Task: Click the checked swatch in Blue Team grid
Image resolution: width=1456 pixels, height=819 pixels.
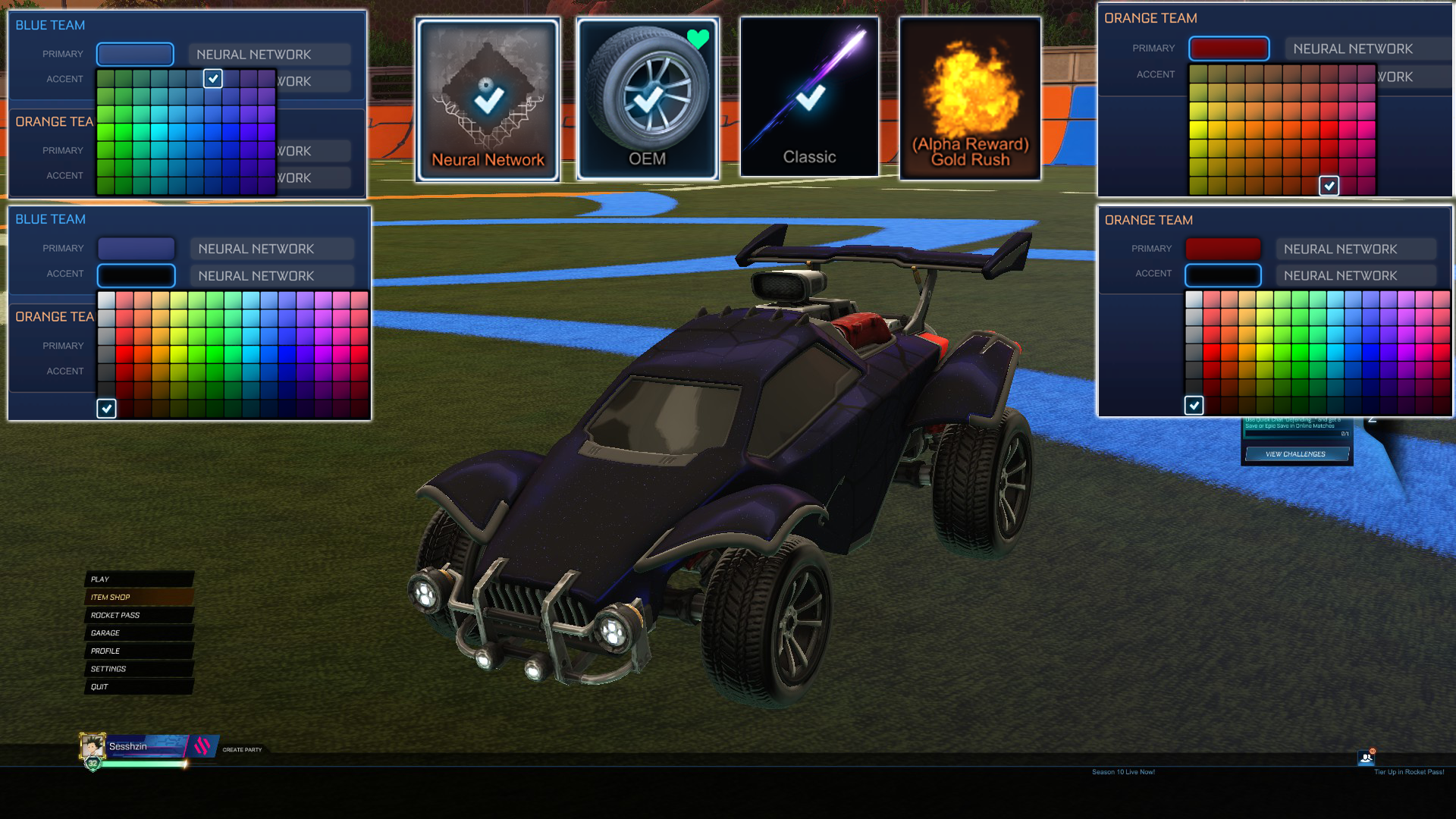Action: coord(212,79)
